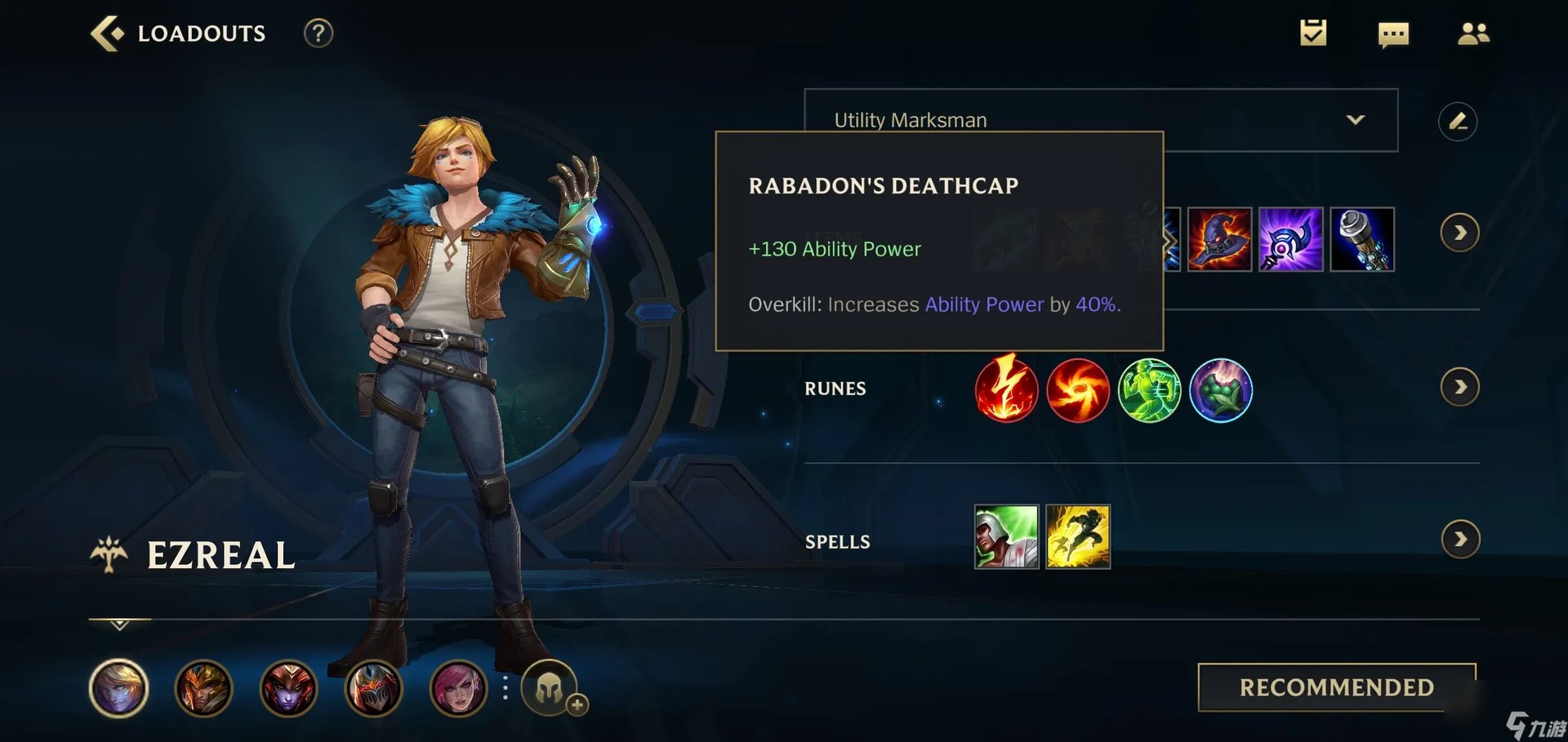Select the plant-themed blue rune icon

coord(1222,390)
